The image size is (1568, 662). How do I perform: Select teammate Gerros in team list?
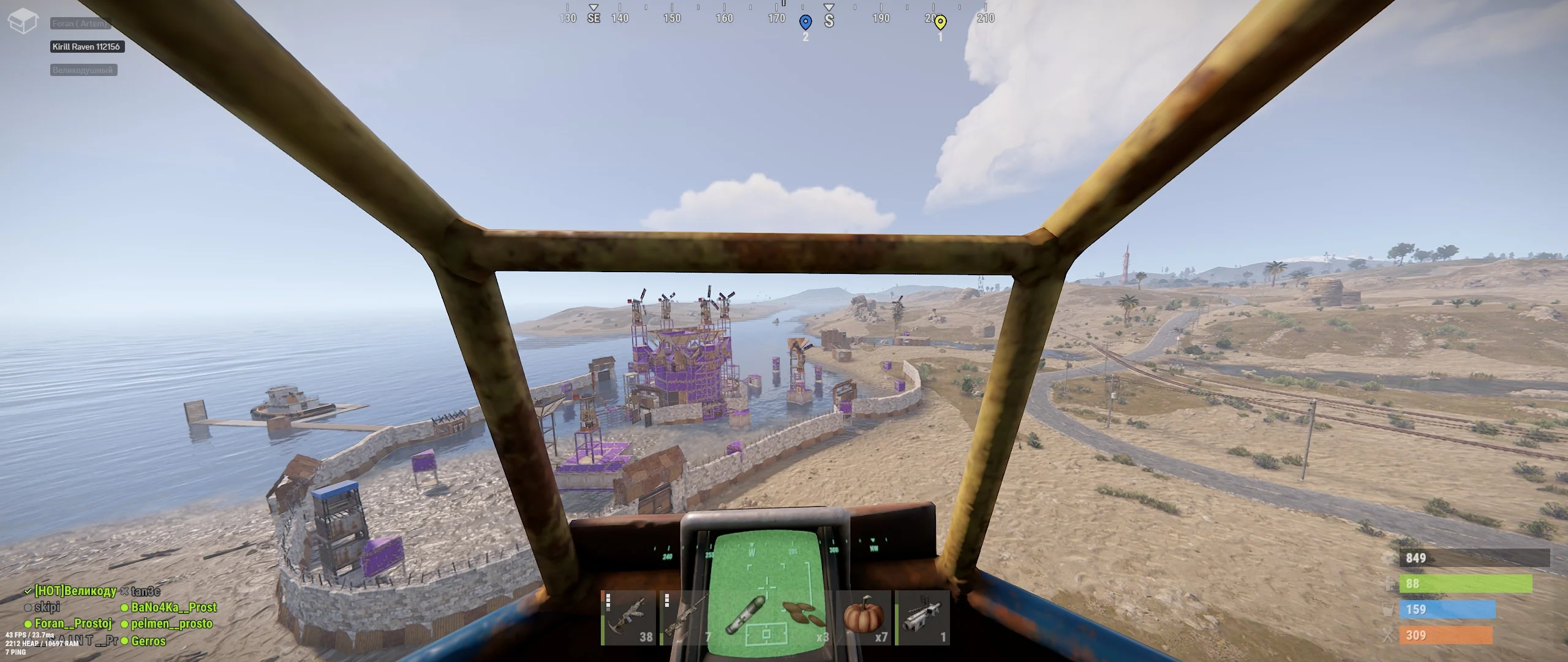(x=148, y=641)
